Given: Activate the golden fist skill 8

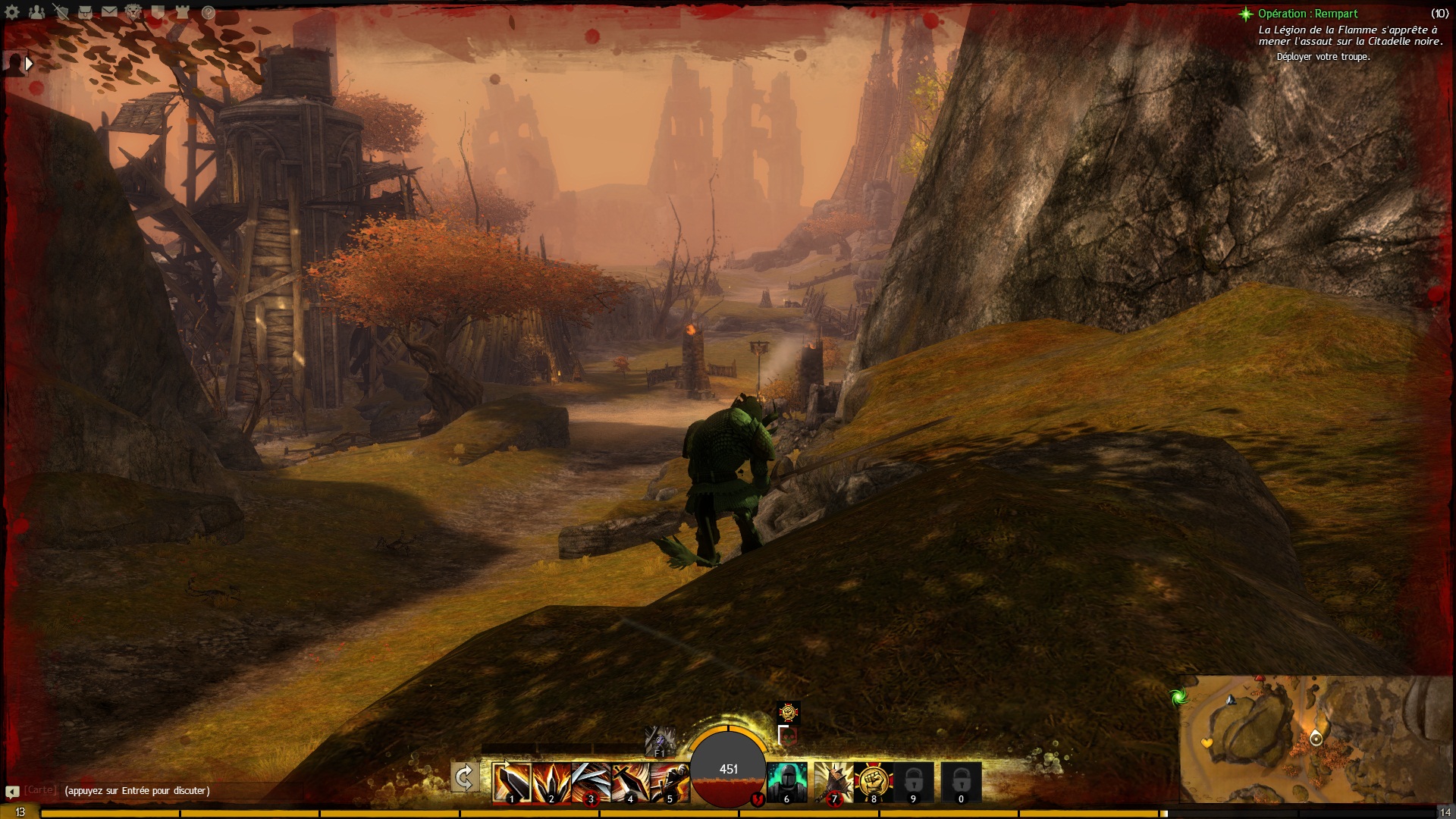Looking at the screenshot, I should coord(873,782).
